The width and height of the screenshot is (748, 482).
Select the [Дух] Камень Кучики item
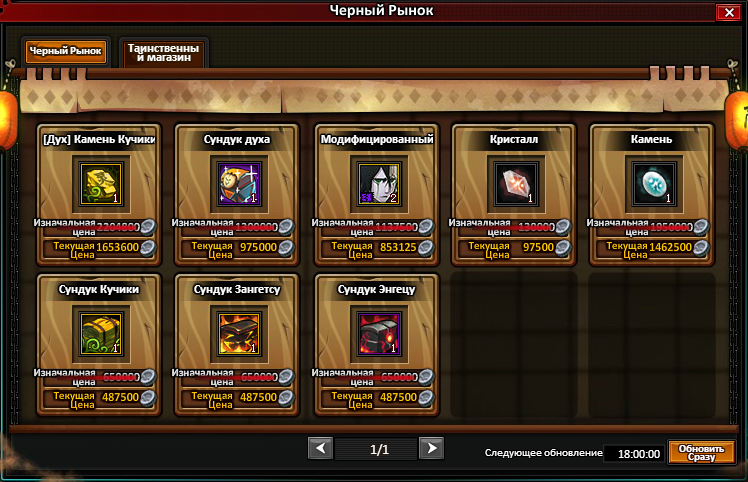pos(99,184)
